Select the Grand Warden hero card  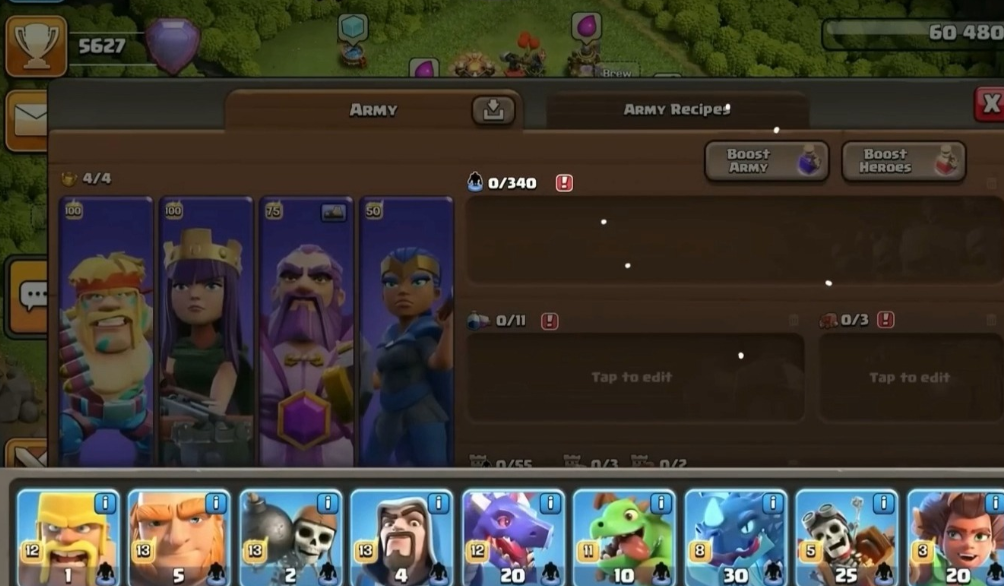click(307, 330)
